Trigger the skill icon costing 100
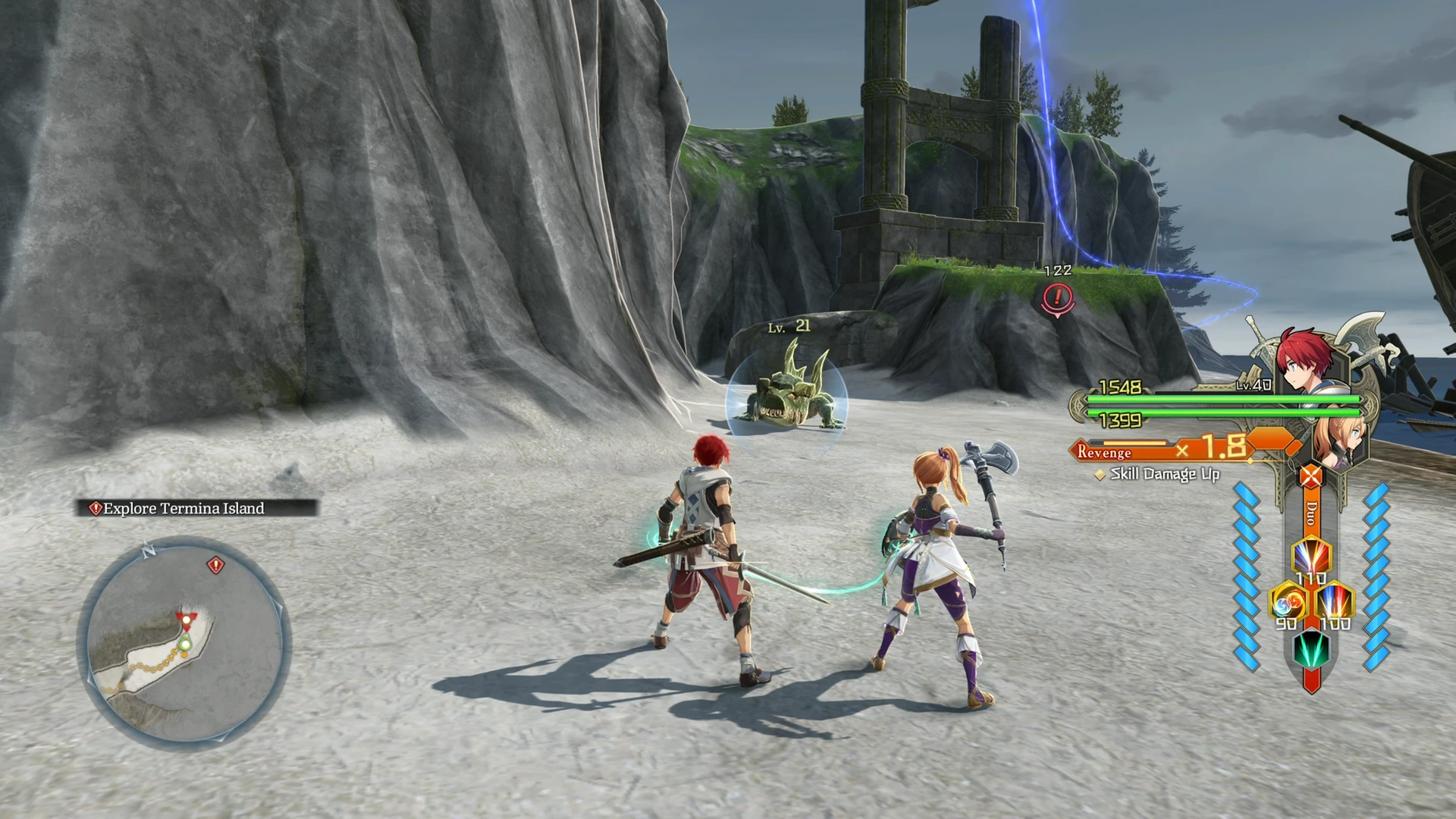Image resolution: width=1456 pixels, height=819 pixels. pos(1335,602)
